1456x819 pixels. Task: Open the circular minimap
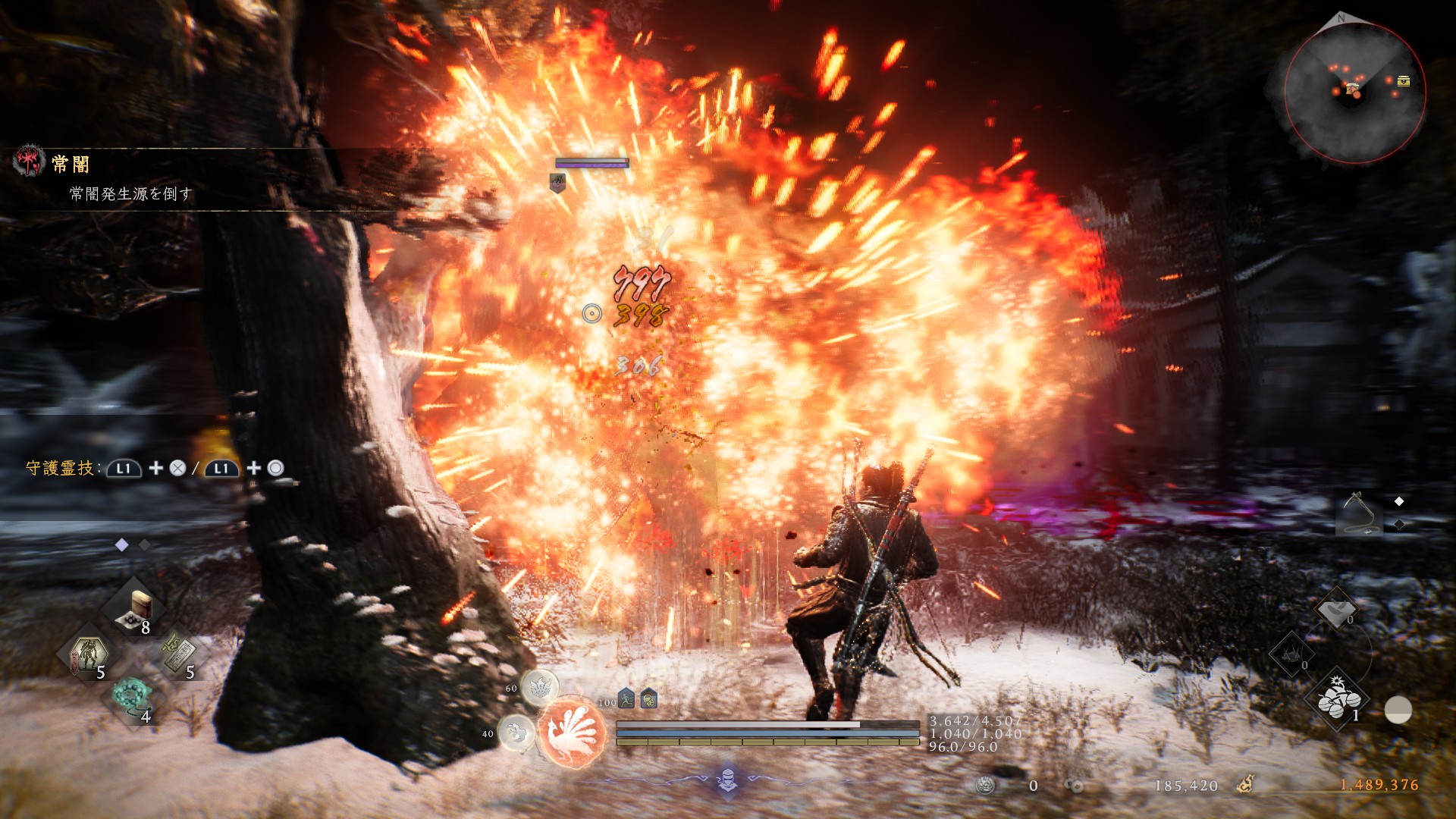point(1354,91)
